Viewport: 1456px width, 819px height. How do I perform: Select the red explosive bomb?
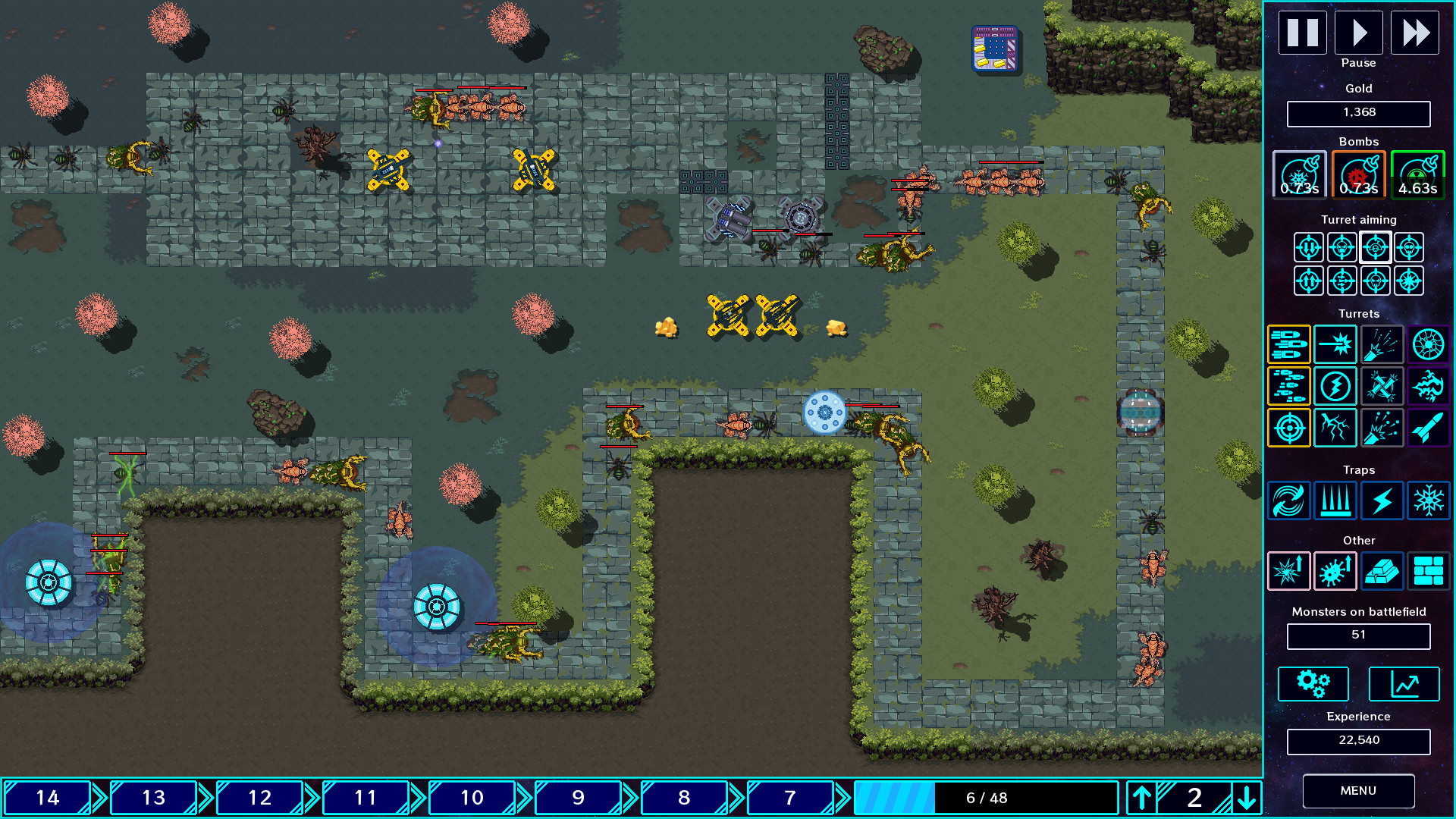[1359, 174]
